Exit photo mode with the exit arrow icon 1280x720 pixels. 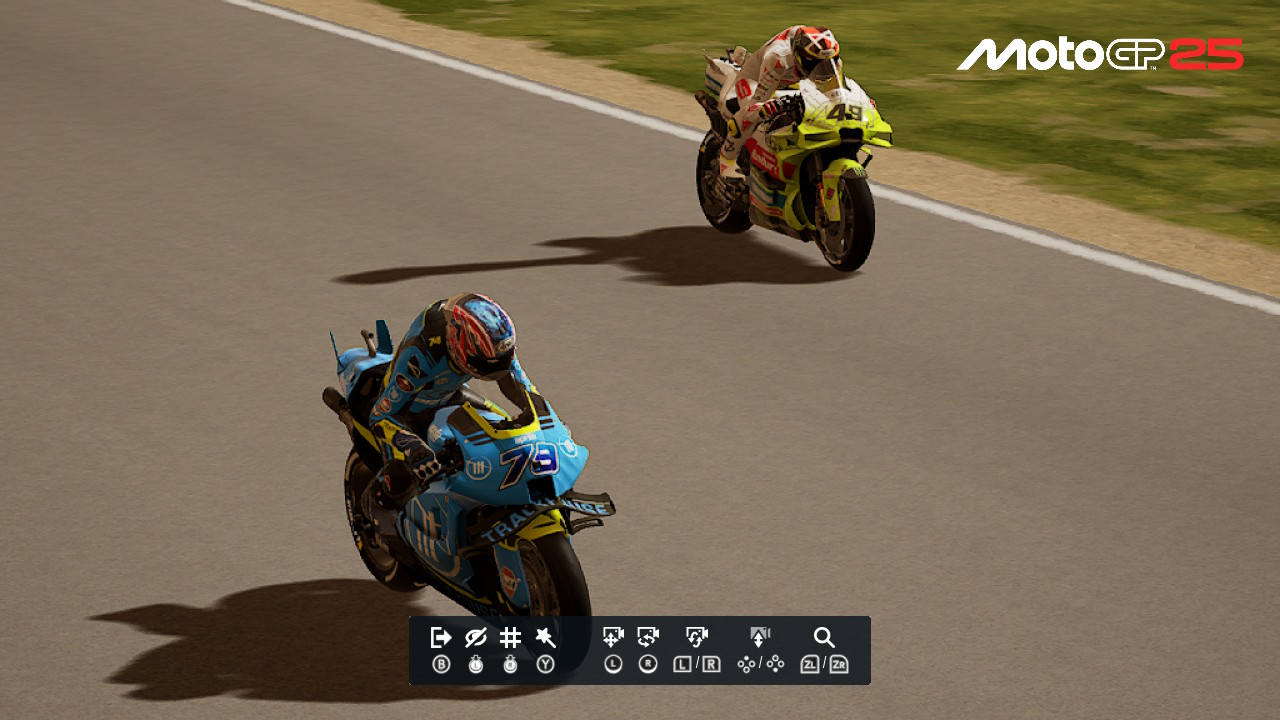click(x=441, y=638)
